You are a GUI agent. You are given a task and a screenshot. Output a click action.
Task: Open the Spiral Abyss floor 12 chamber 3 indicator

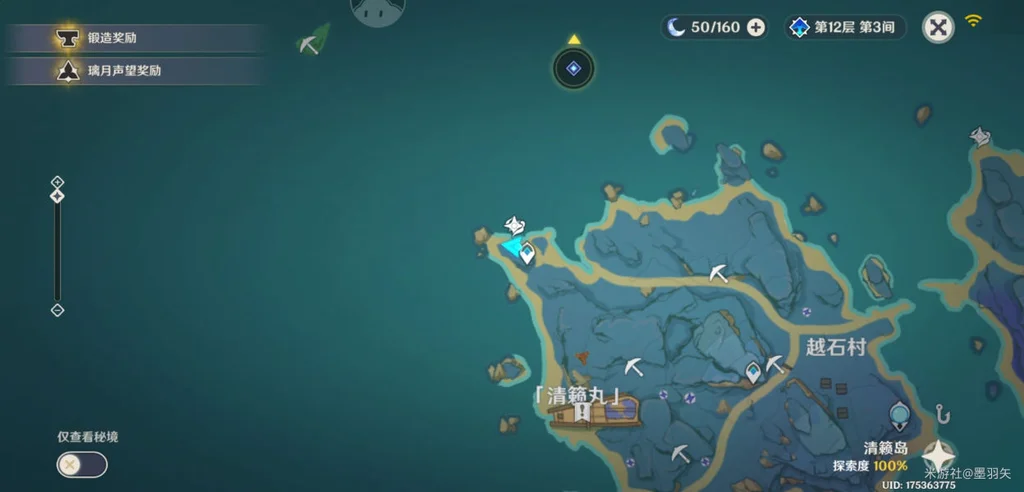(x=845, y=27)
